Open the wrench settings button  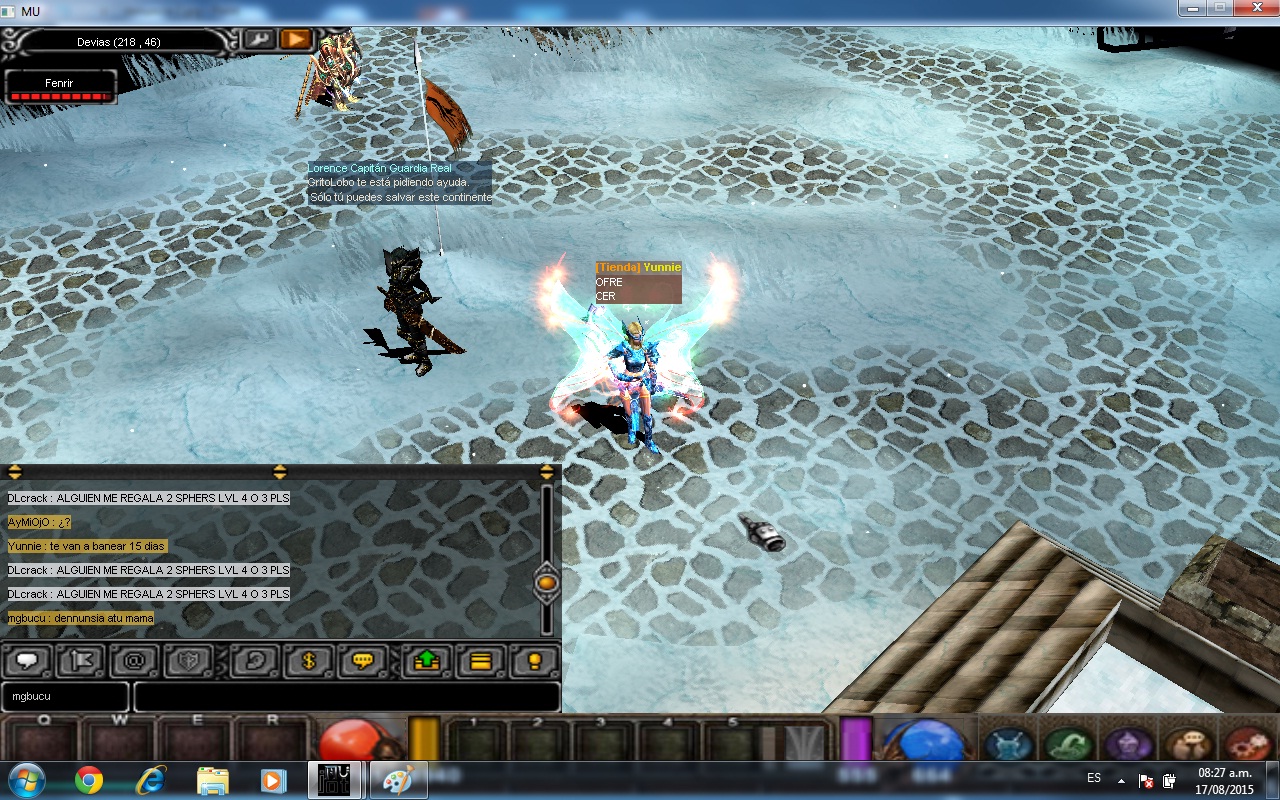(x=259, y=39)
